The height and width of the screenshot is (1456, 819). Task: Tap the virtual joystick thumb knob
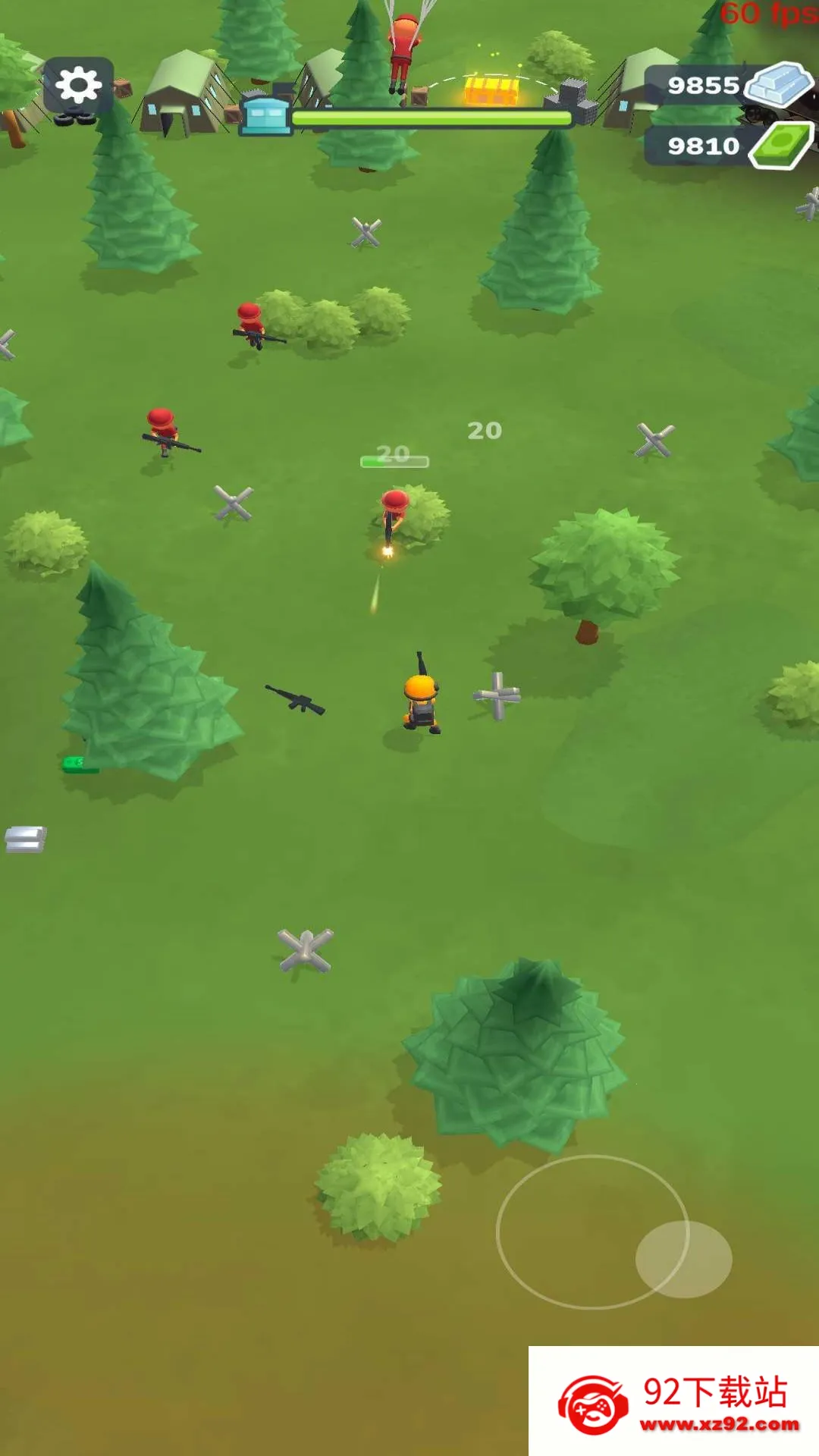tap(683, 1259)
